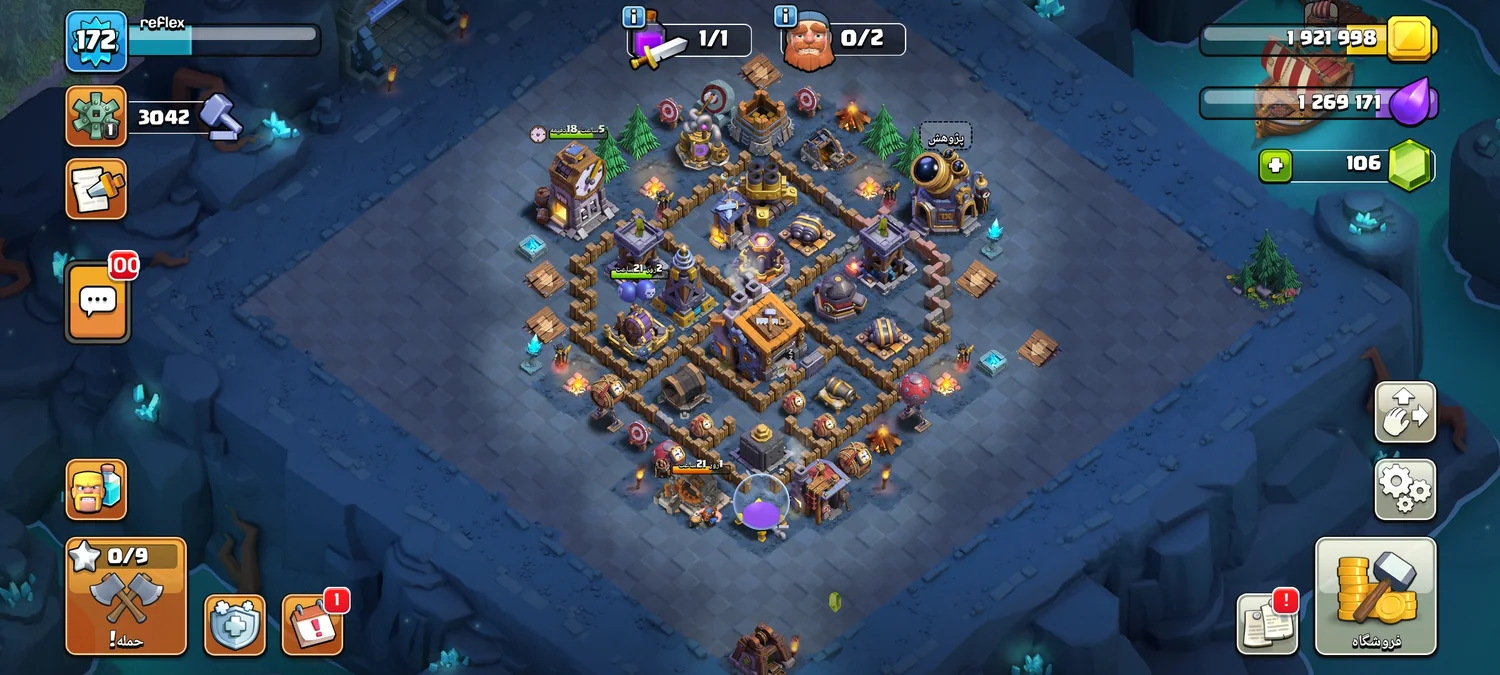Tap the gold coin resource icon

1410,39
